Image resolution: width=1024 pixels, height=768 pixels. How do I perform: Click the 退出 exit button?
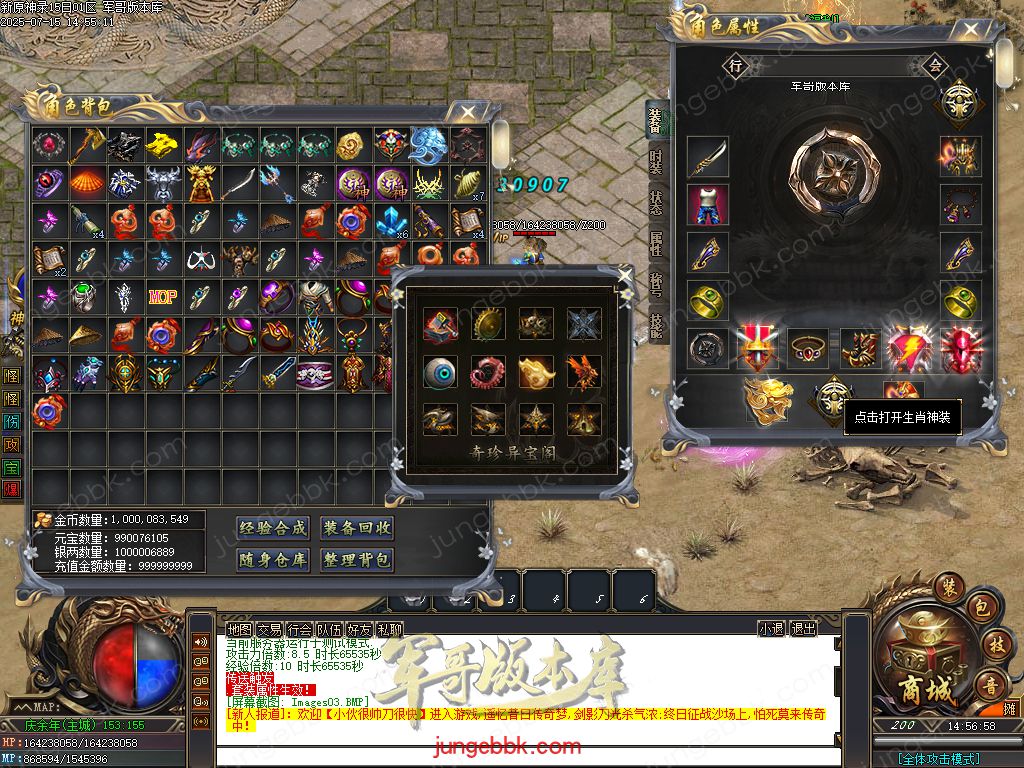pos(803,629)
